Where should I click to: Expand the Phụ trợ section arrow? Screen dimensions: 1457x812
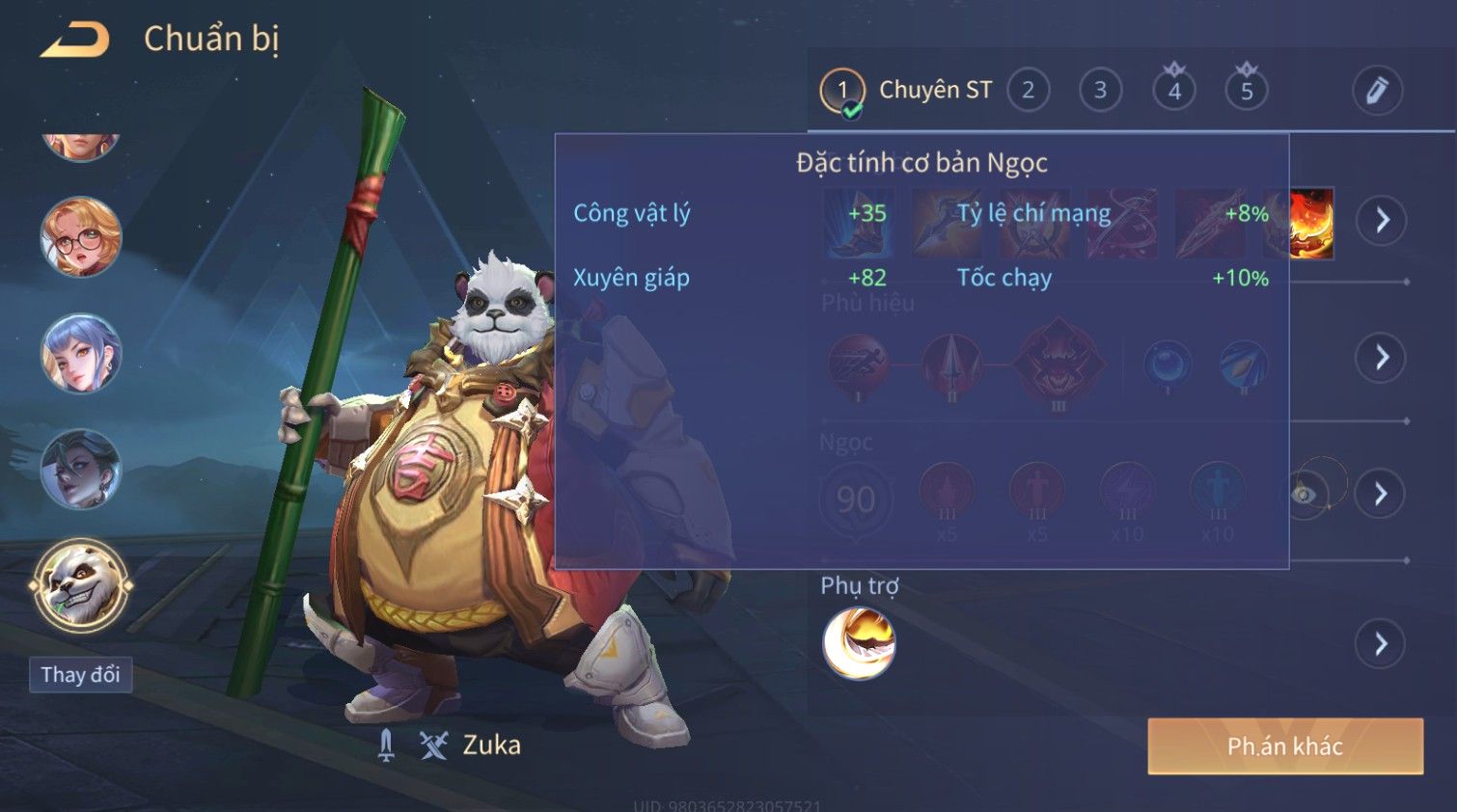[x=1382, y=643]
